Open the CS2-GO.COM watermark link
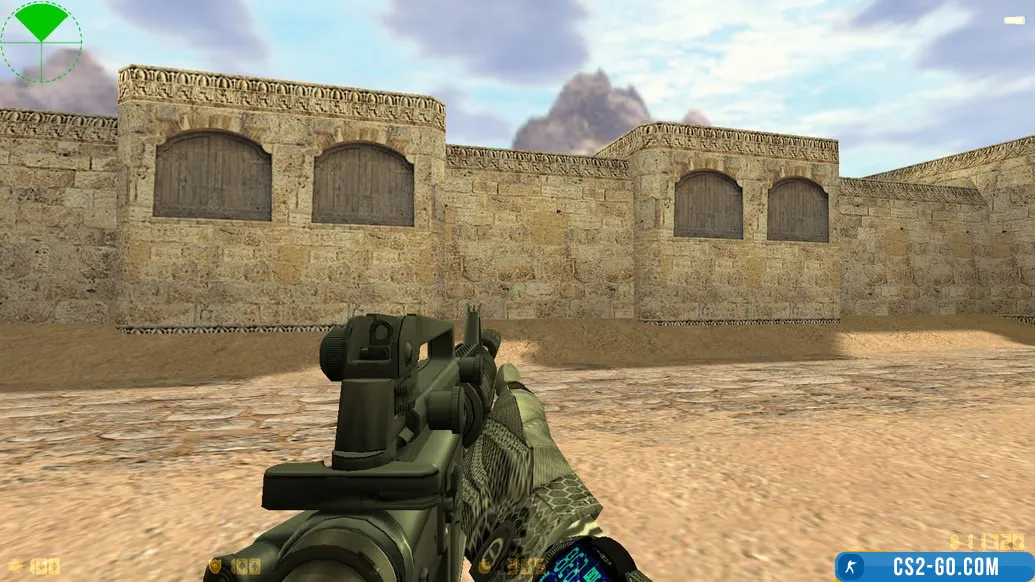1035x582 pixels. pos(934,566)
